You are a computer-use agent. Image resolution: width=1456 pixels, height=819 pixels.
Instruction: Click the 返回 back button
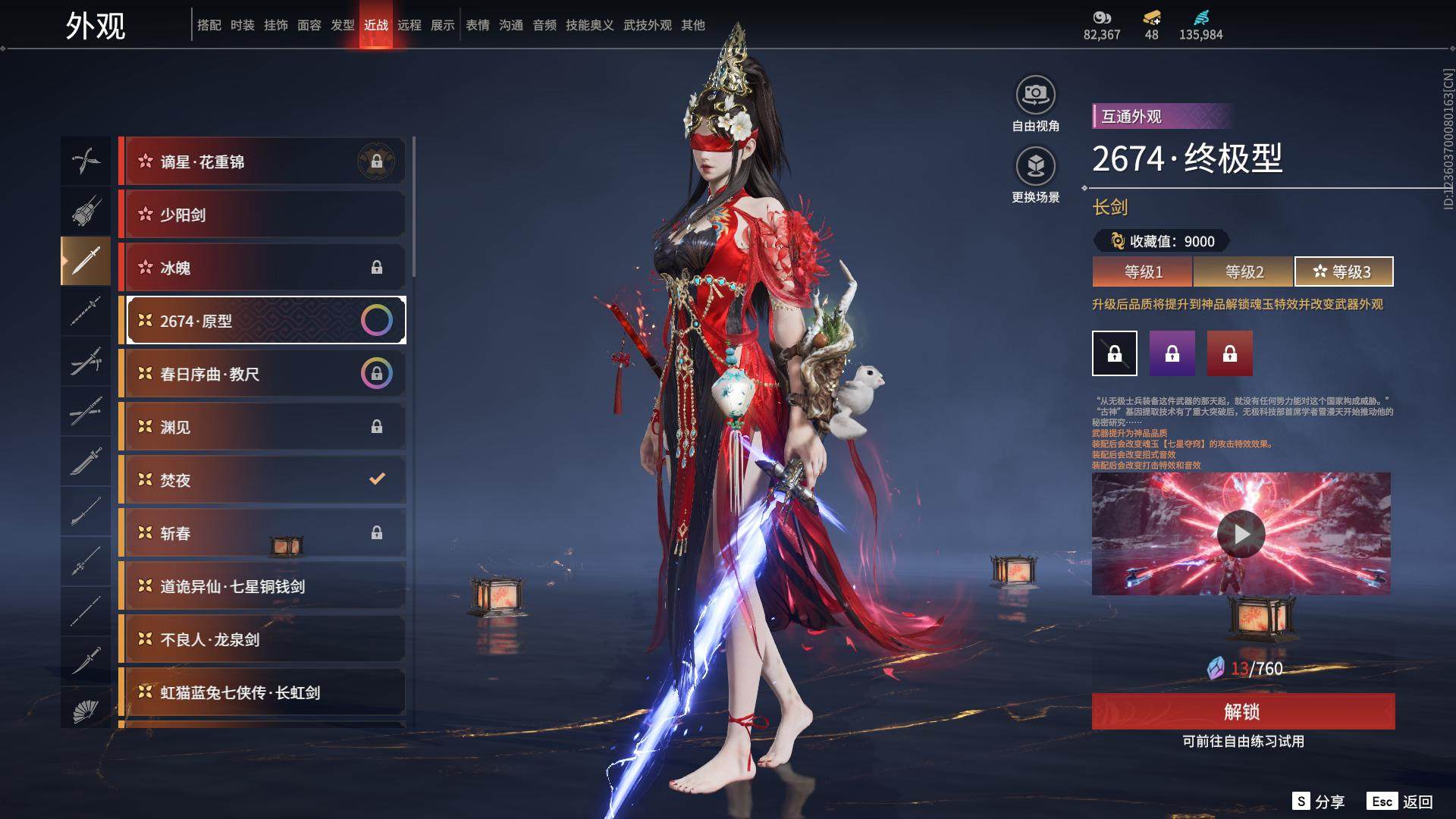click(1401, 802)
